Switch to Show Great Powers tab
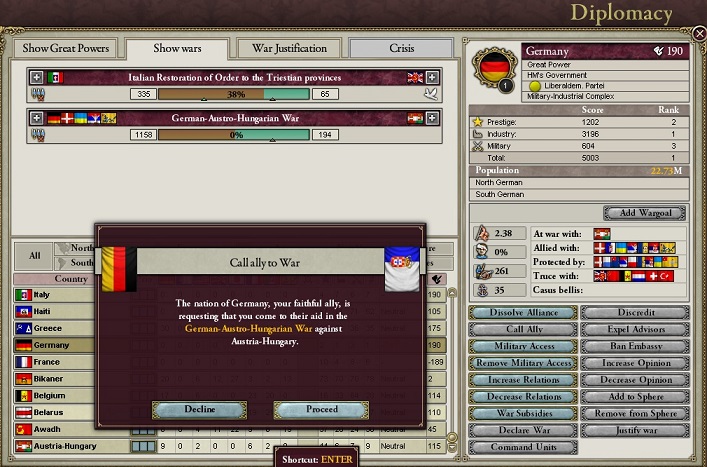This screenshot has width=707, height=467. tap(64, 48)
